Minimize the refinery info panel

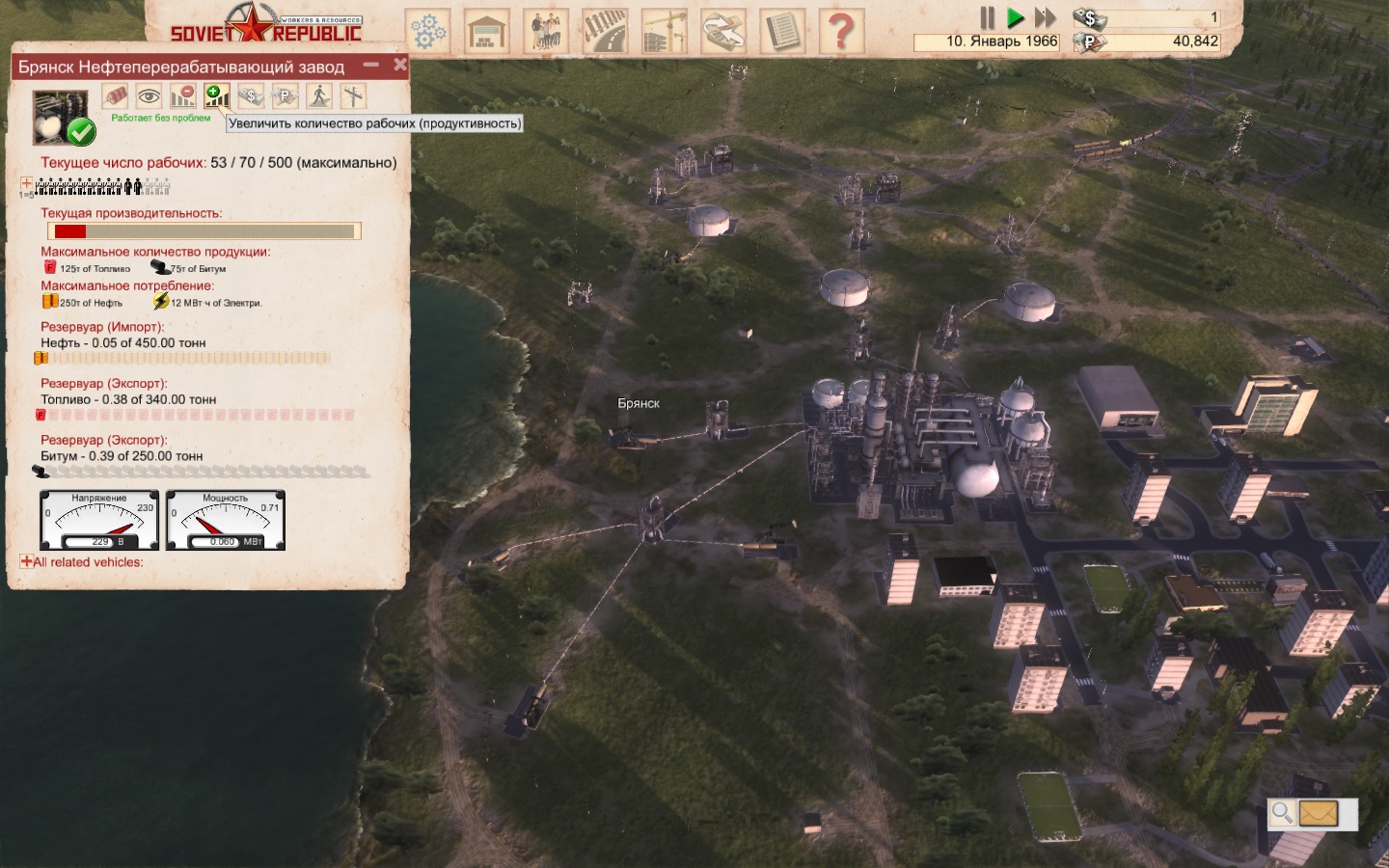371,66
